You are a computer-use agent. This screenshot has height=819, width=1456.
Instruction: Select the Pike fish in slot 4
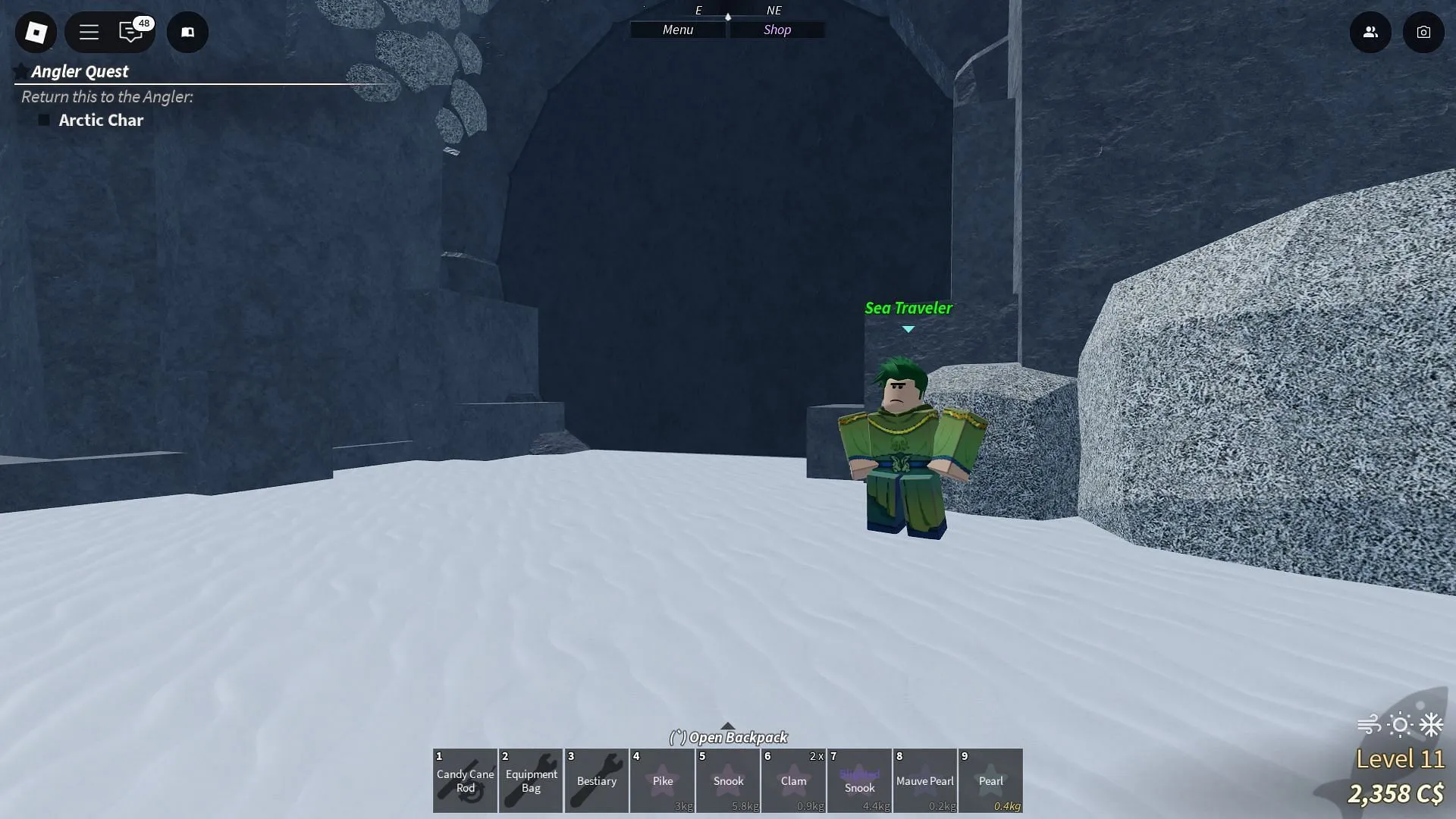point(662,780)
